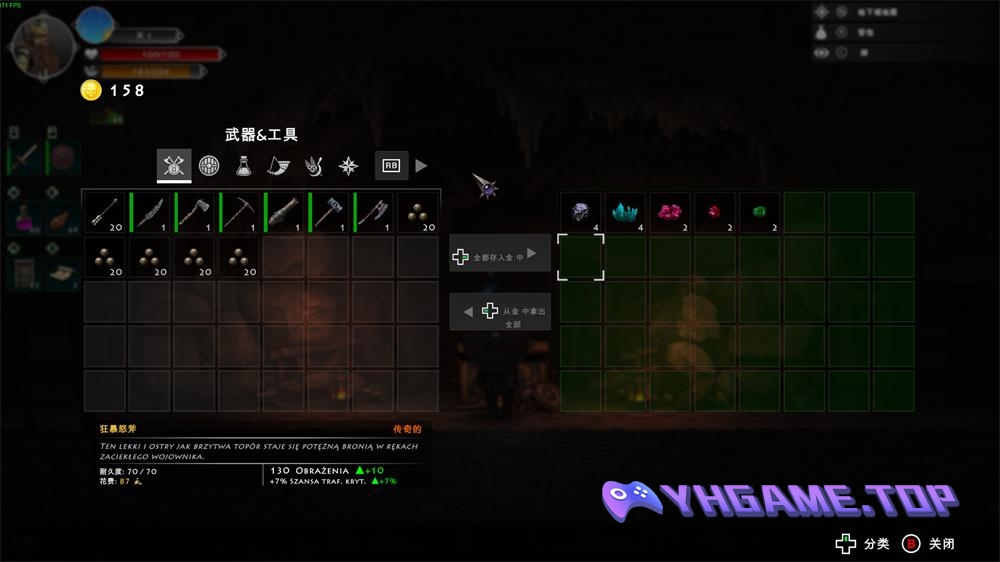Pick the pink gemstone stack in chest
1000x562 pixels.
[x=670, y=212]
